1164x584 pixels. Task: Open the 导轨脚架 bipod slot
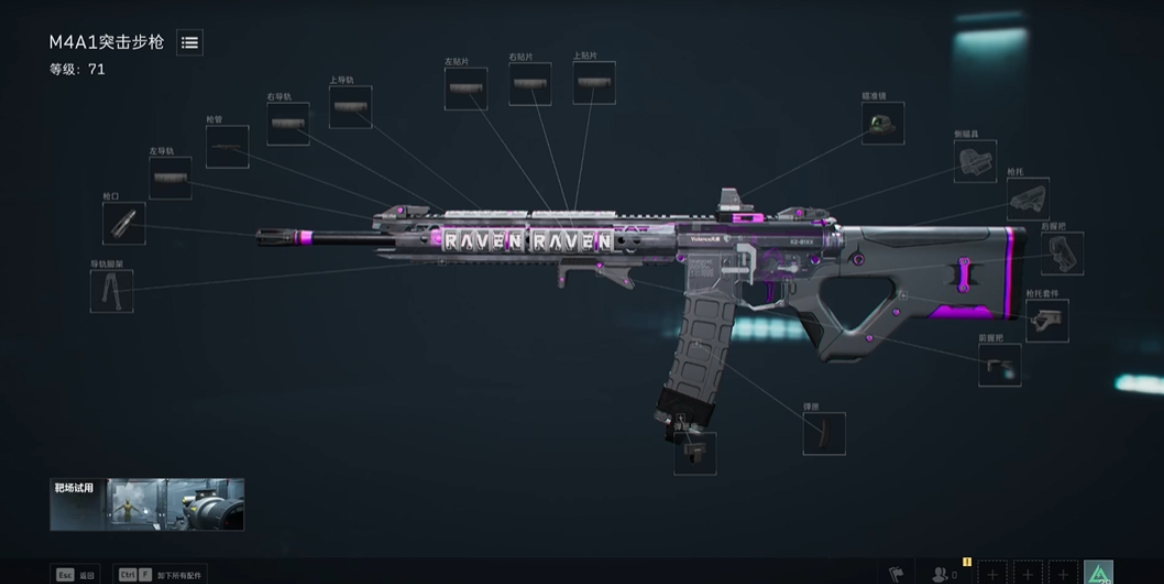(x=111, y=291)
